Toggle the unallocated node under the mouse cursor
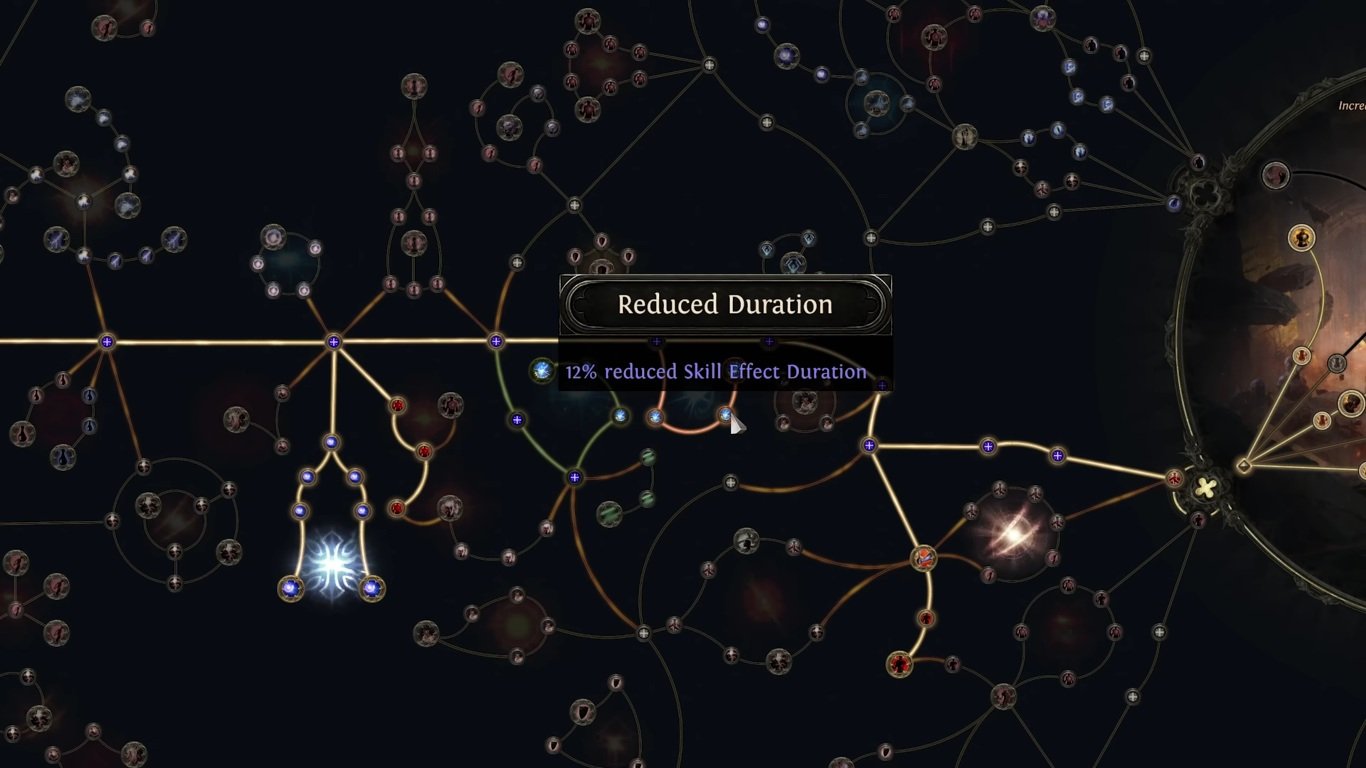Screen dimensions: 1366x768 pos(724,414)
